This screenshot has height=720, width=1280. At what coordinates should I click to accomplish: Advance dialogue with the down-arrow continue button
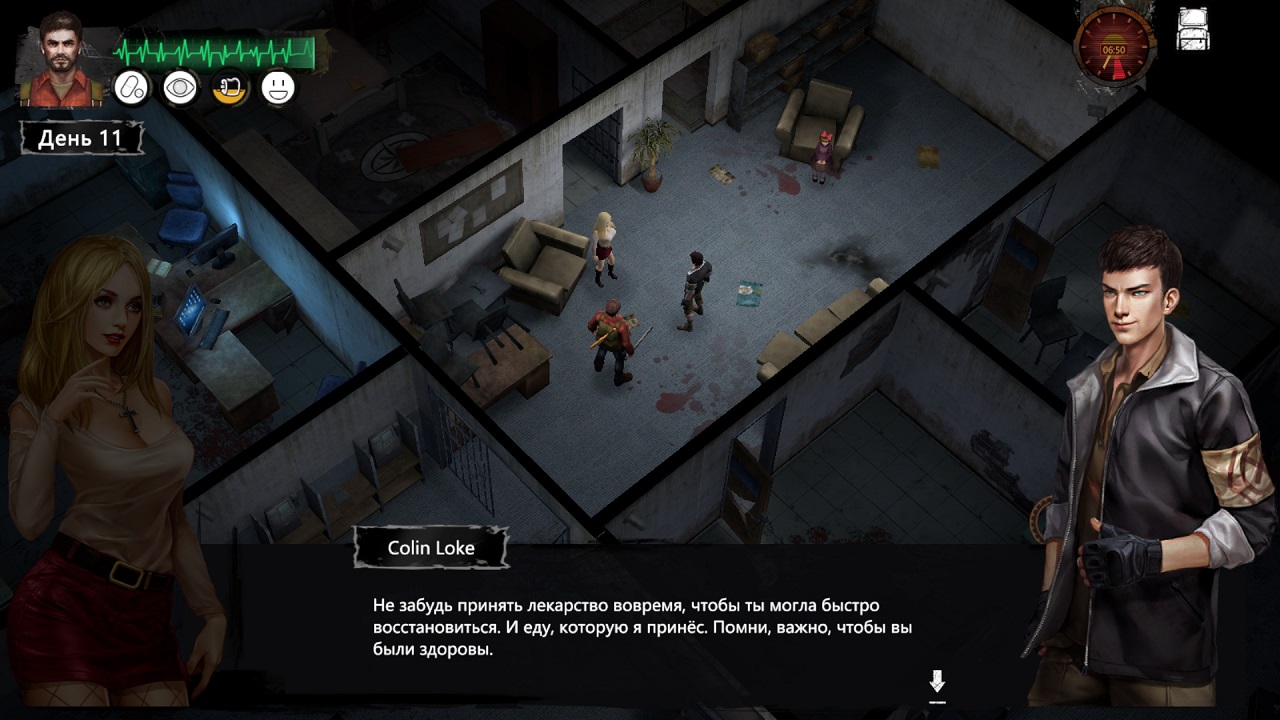point(937,683)
